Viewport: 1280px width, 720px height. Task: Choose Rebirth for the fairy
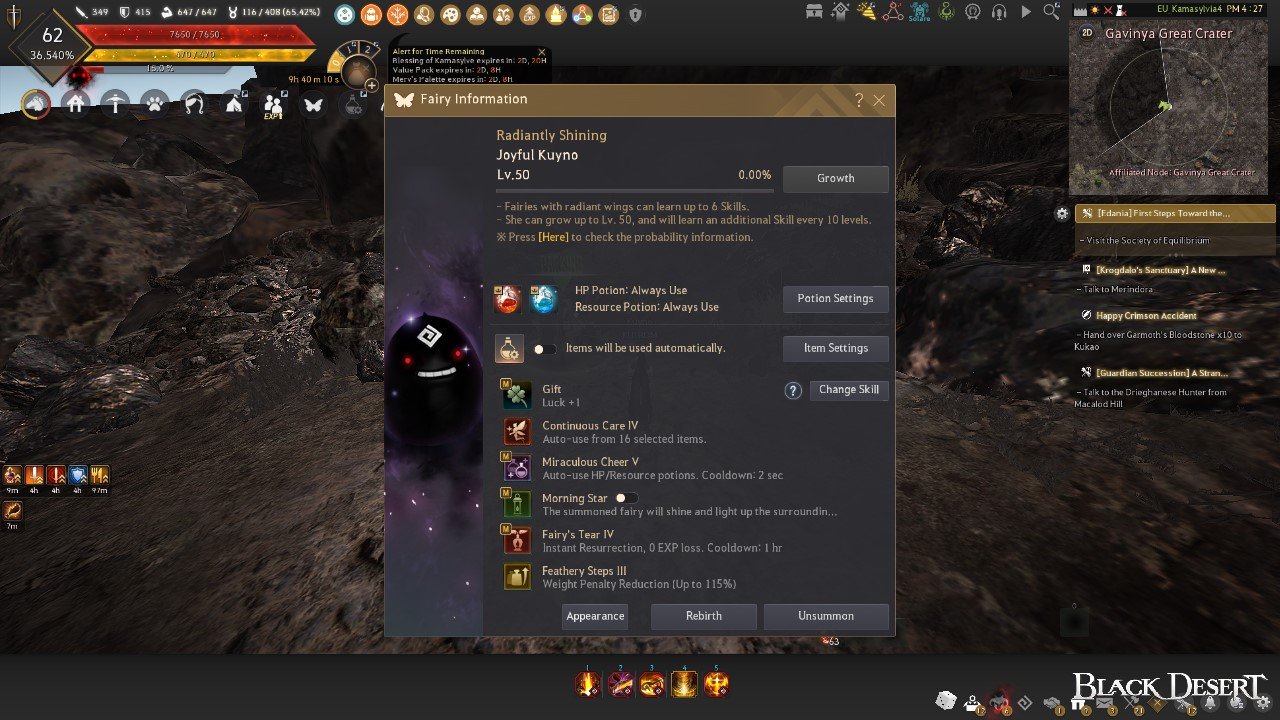703,616
